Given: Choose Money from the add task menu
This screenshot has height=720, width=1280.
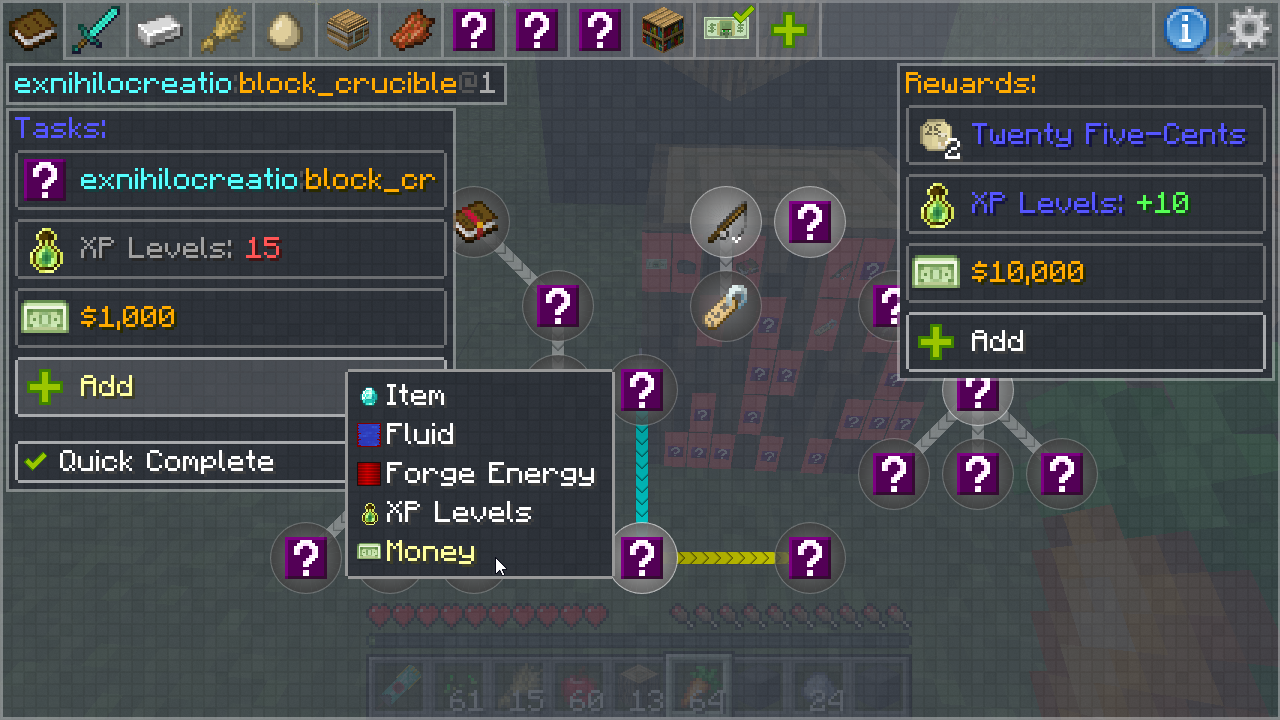Looking at the screenshot, I should tap(430, 552).
